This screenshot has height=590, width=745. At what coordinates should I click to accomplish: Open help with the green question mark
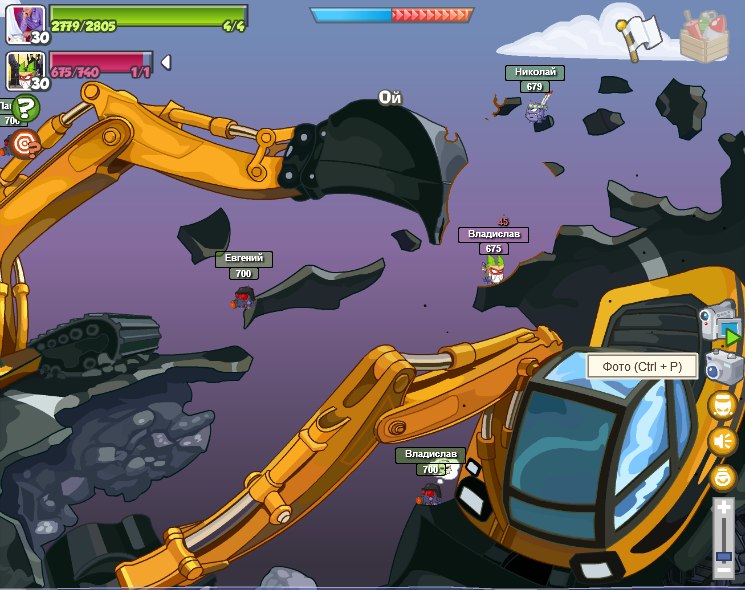click(x=26, y=109)
